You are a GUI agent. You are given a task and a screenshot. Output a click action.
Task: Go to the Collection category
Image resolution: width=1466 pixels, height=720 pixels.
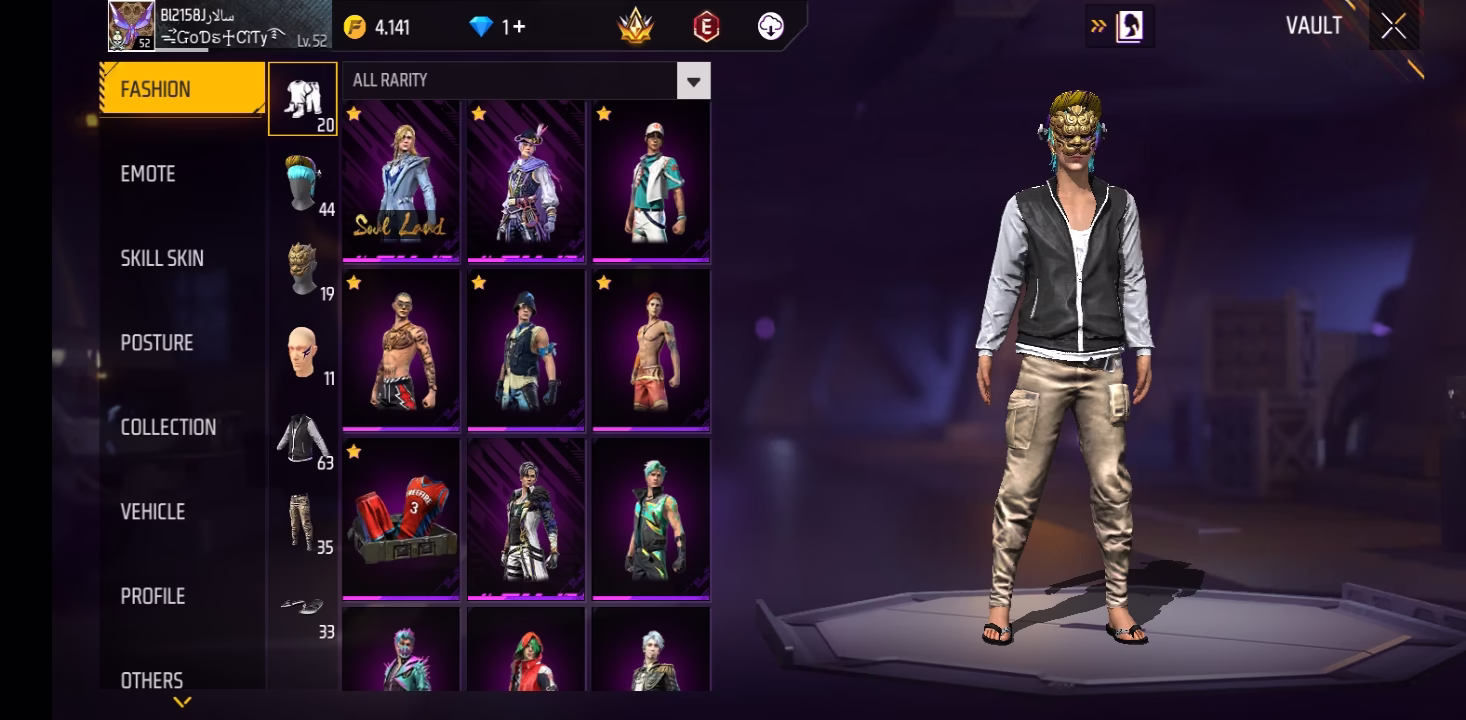[168, 427]
